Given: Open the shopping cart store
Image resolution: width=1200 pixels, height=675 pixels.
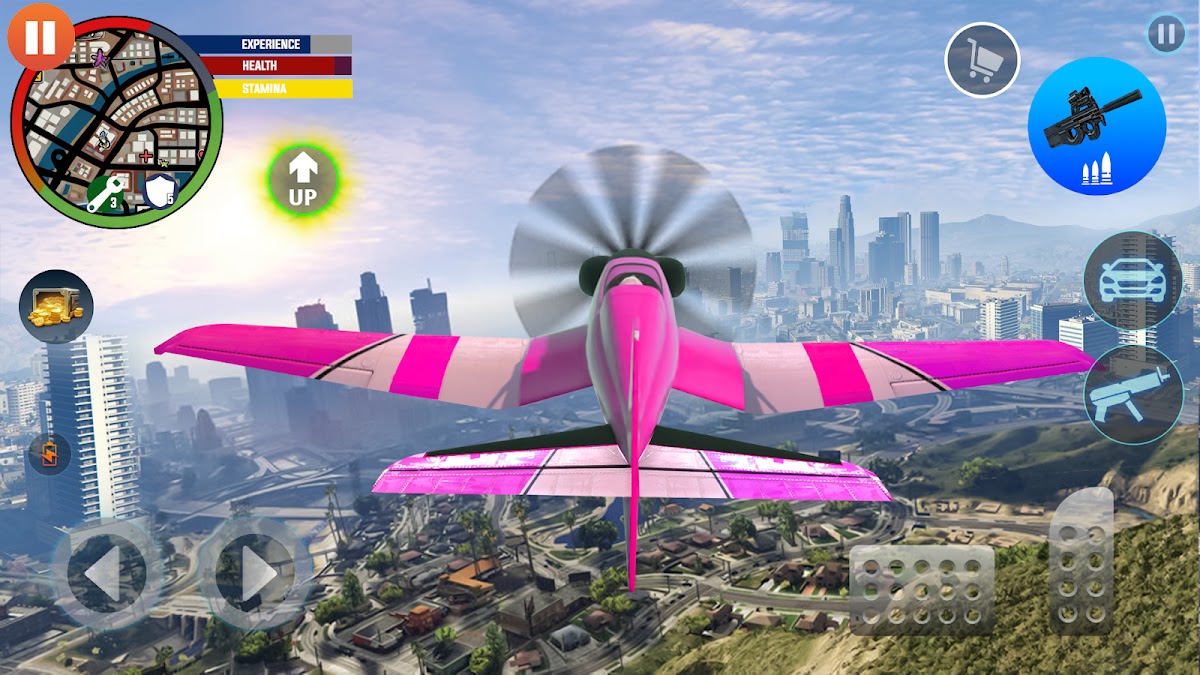Looking at the screenshot, I should [982, 60].
